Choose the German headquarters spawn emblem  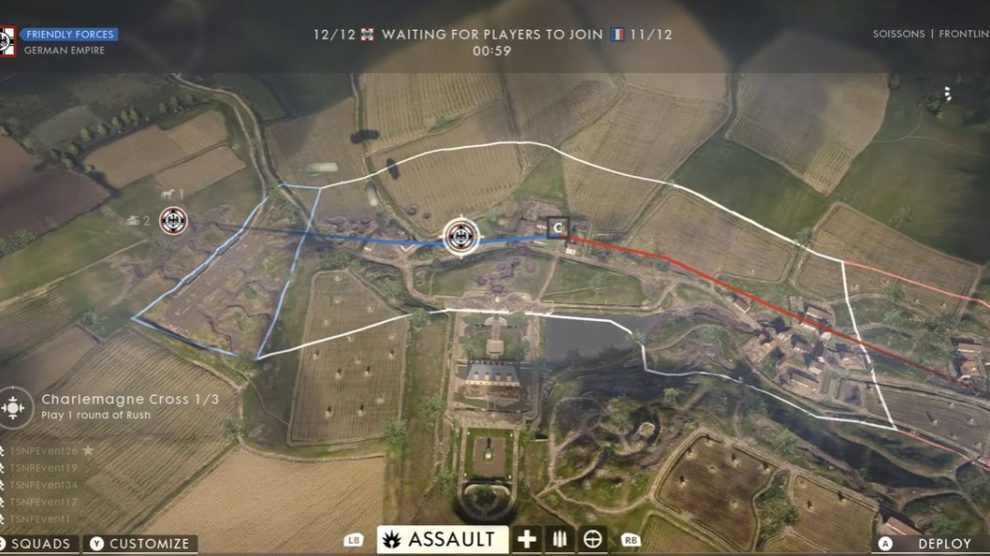pos(173,219)
